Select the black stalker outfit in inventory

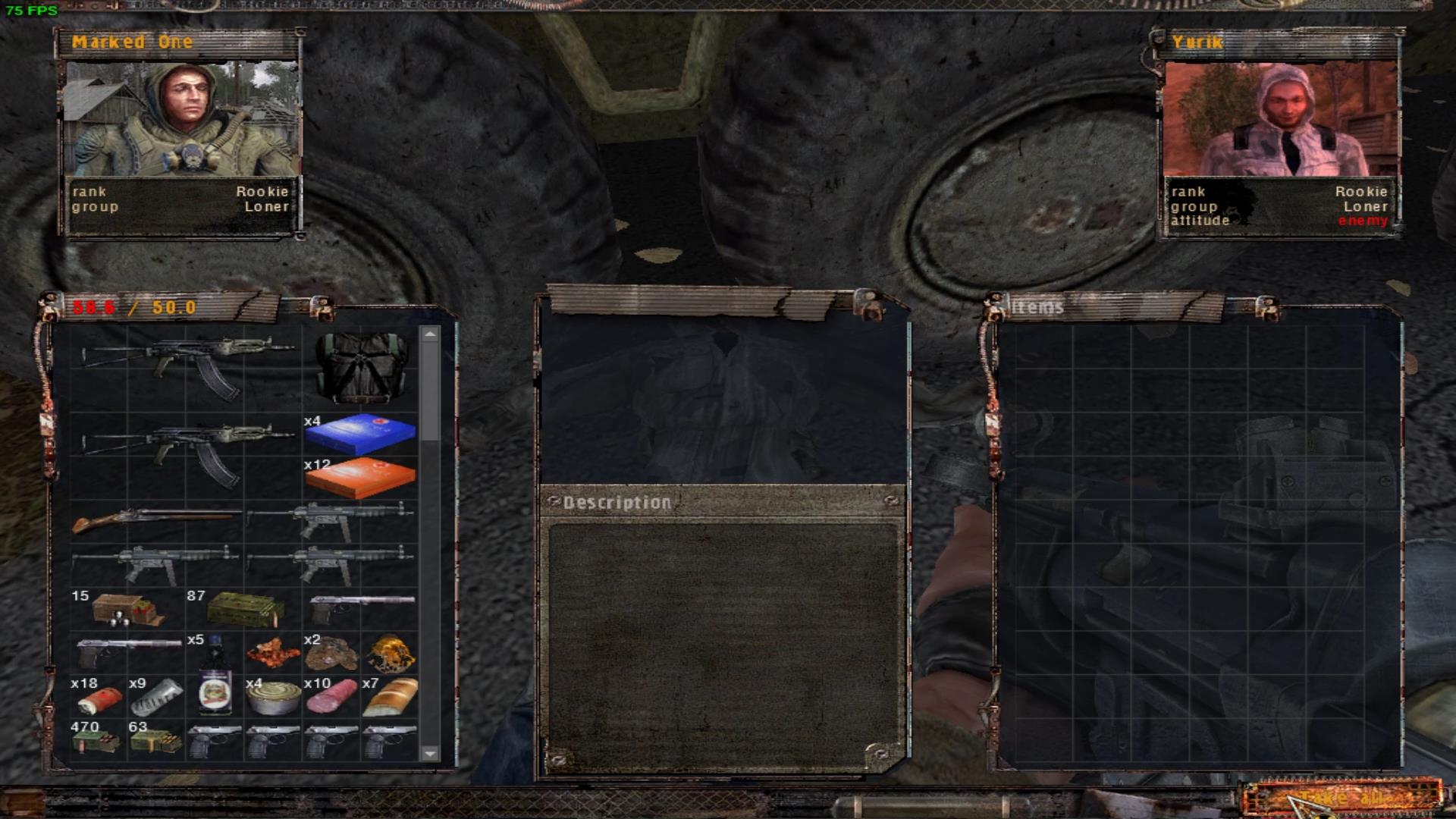(360, 369)
